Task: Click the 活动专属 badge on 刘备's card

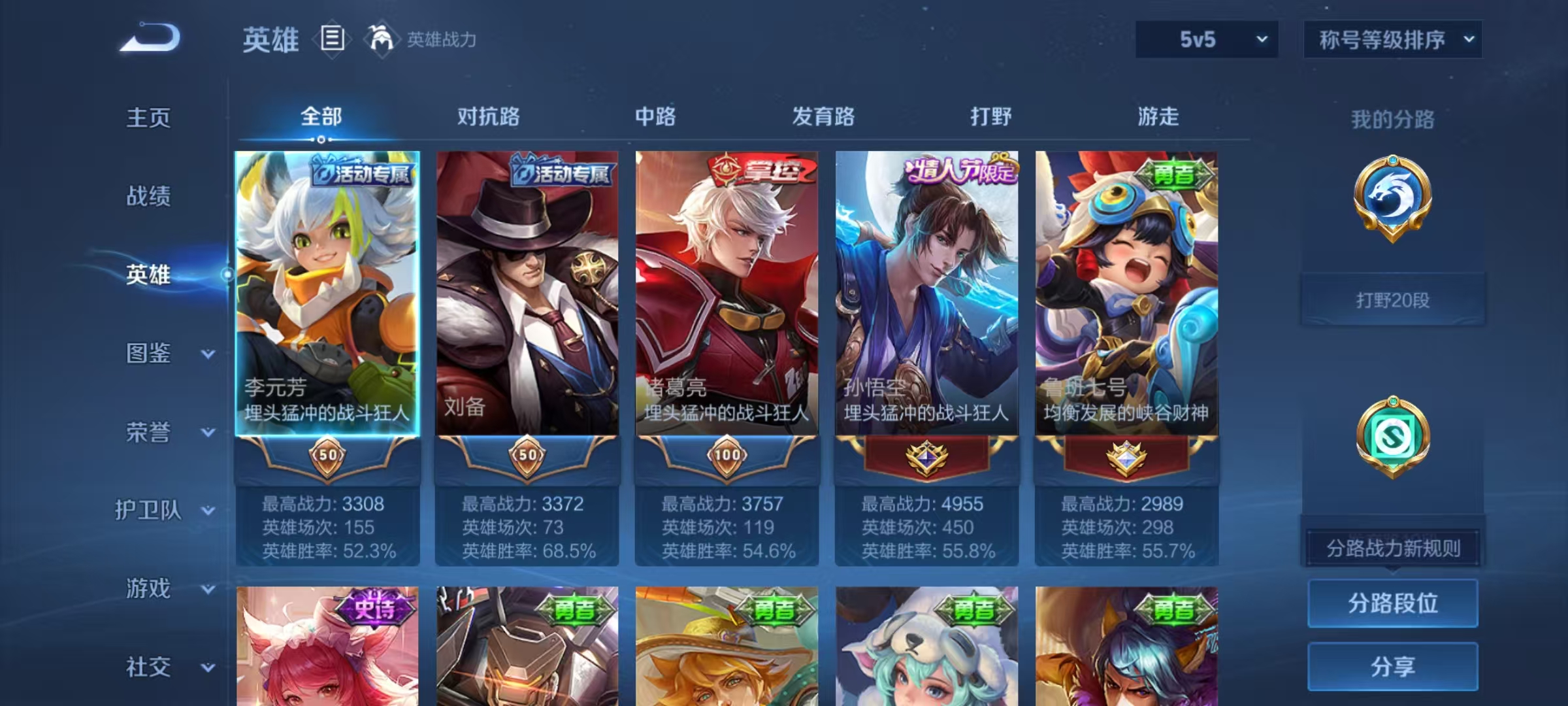Action: point(563,171)
